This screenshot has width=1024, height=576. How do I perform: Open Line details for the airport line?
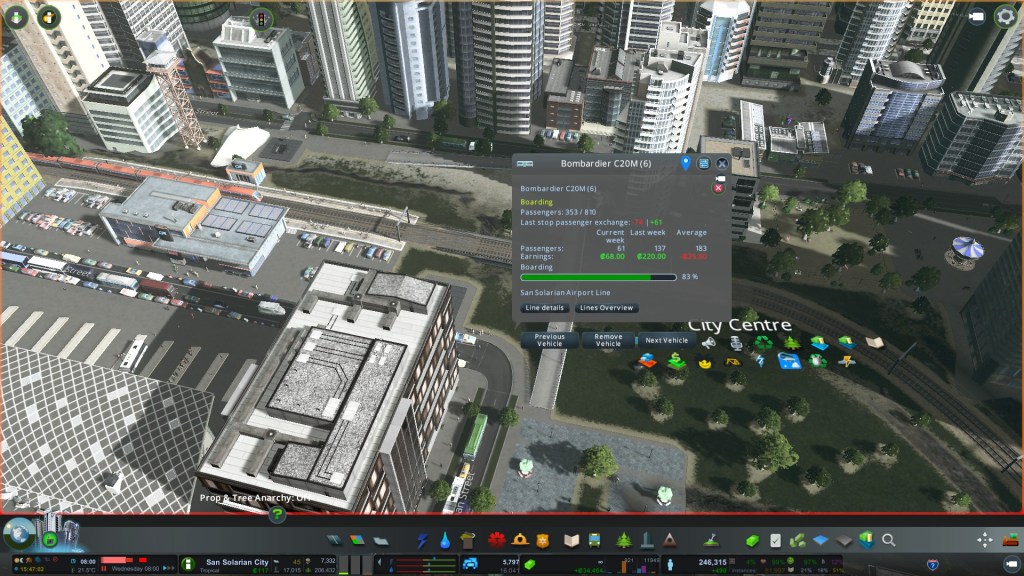tap(545, 308)
